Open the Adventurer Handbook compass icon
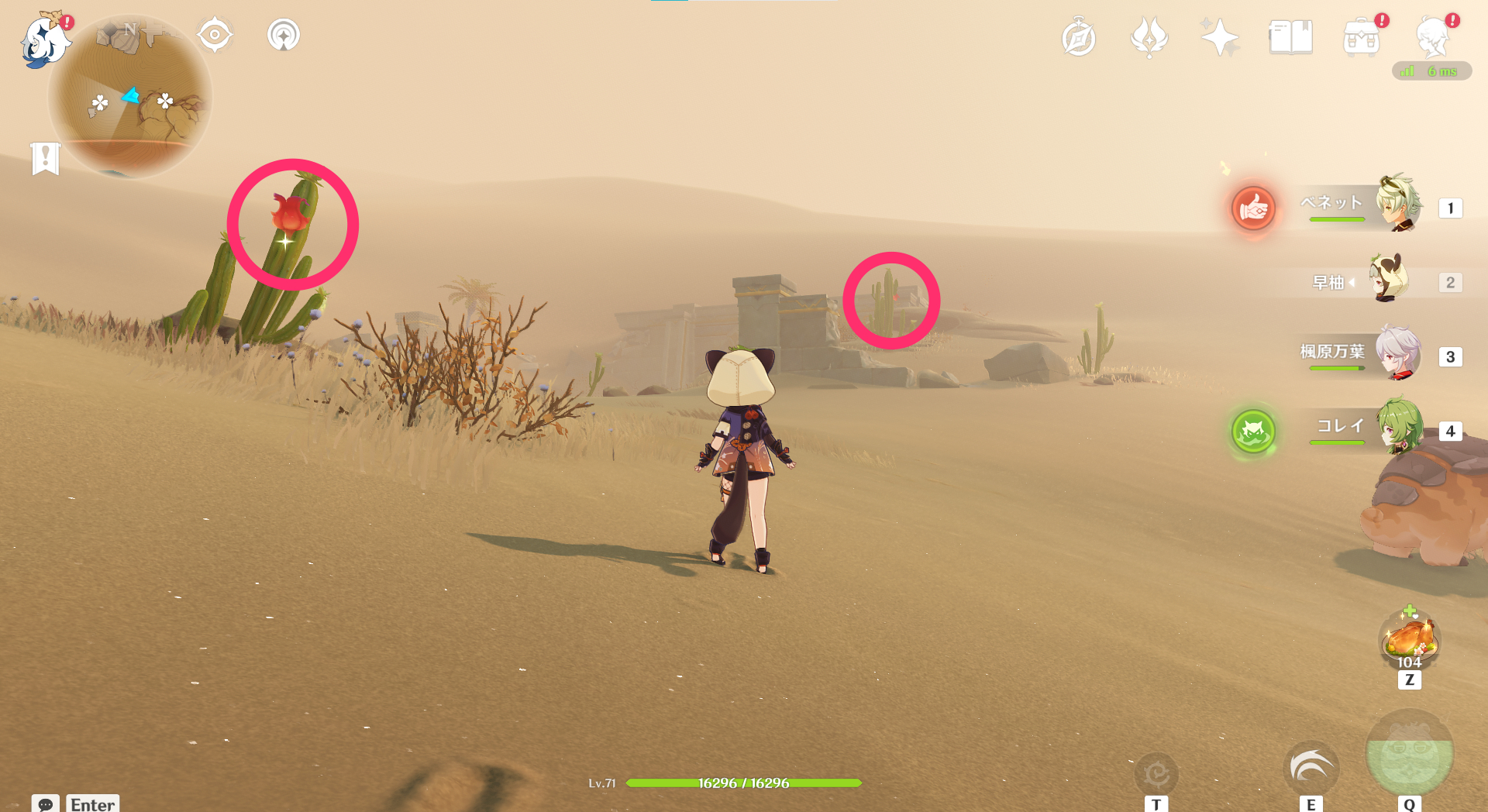Image resolution: width=1488 pixels, height=812 pixels. 1079,36
